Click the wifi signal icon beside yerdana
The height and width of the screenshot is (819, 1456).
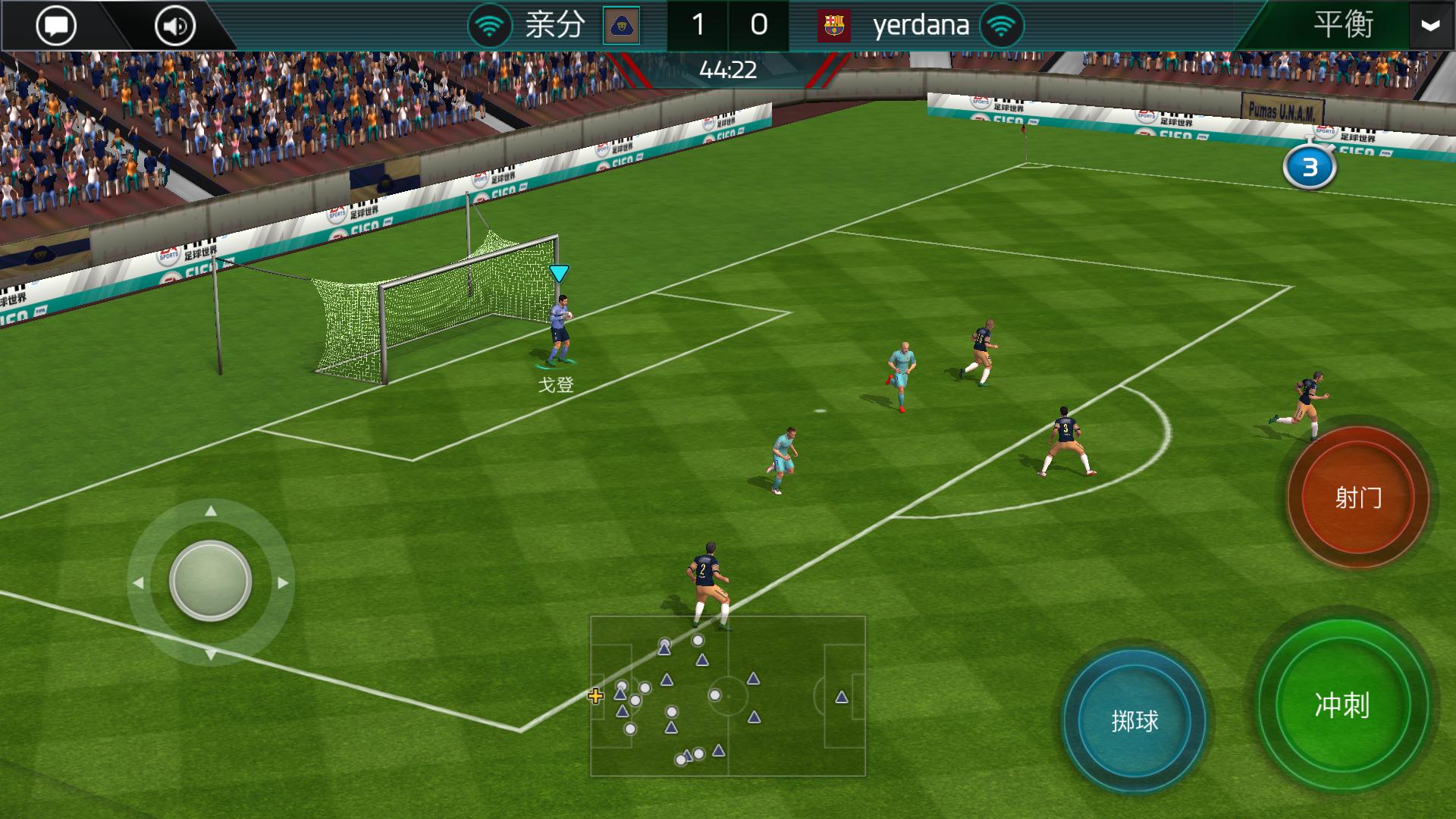1000,24
